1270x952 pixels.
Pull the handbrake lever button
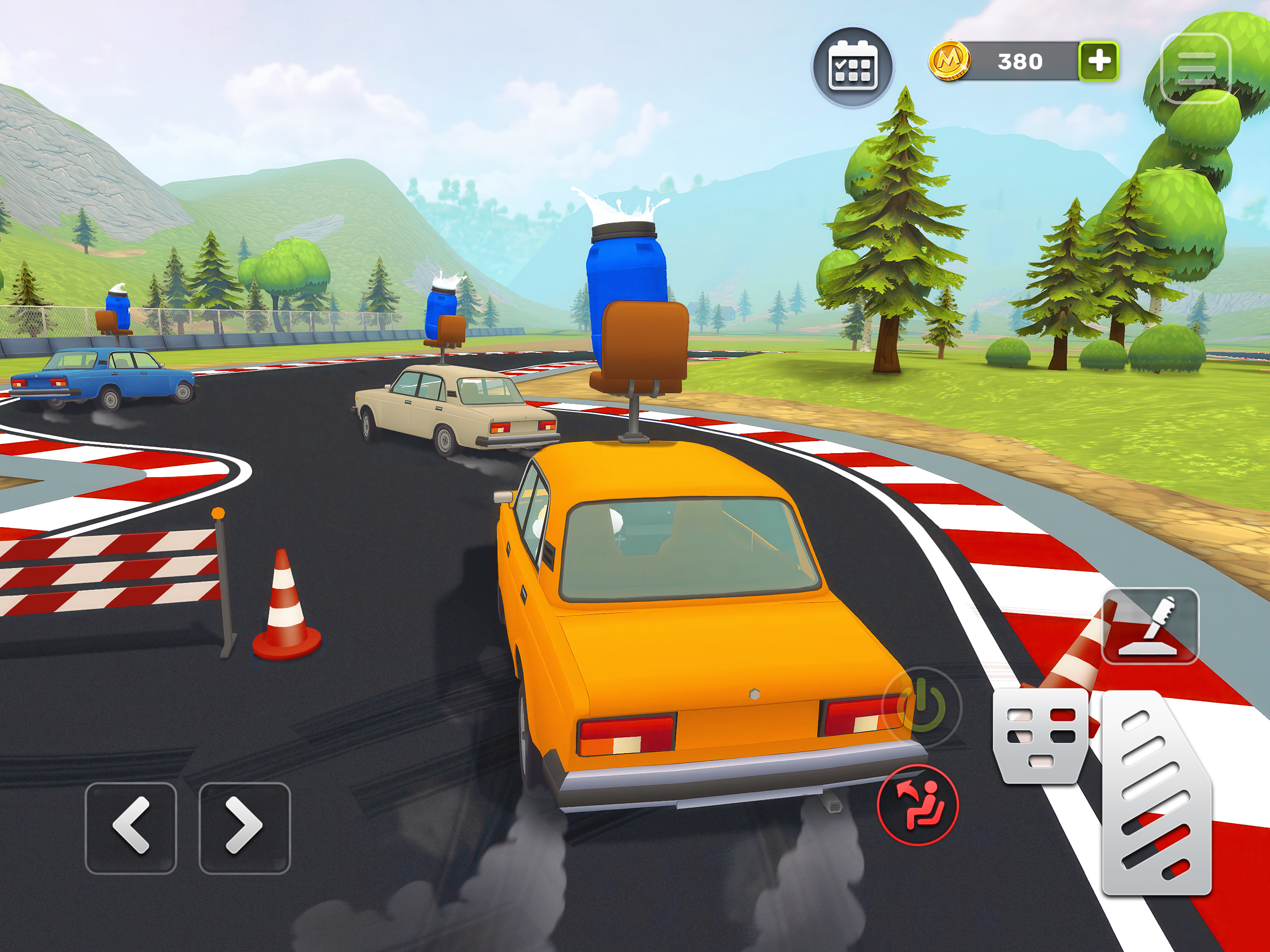(x=1151, y=625)
